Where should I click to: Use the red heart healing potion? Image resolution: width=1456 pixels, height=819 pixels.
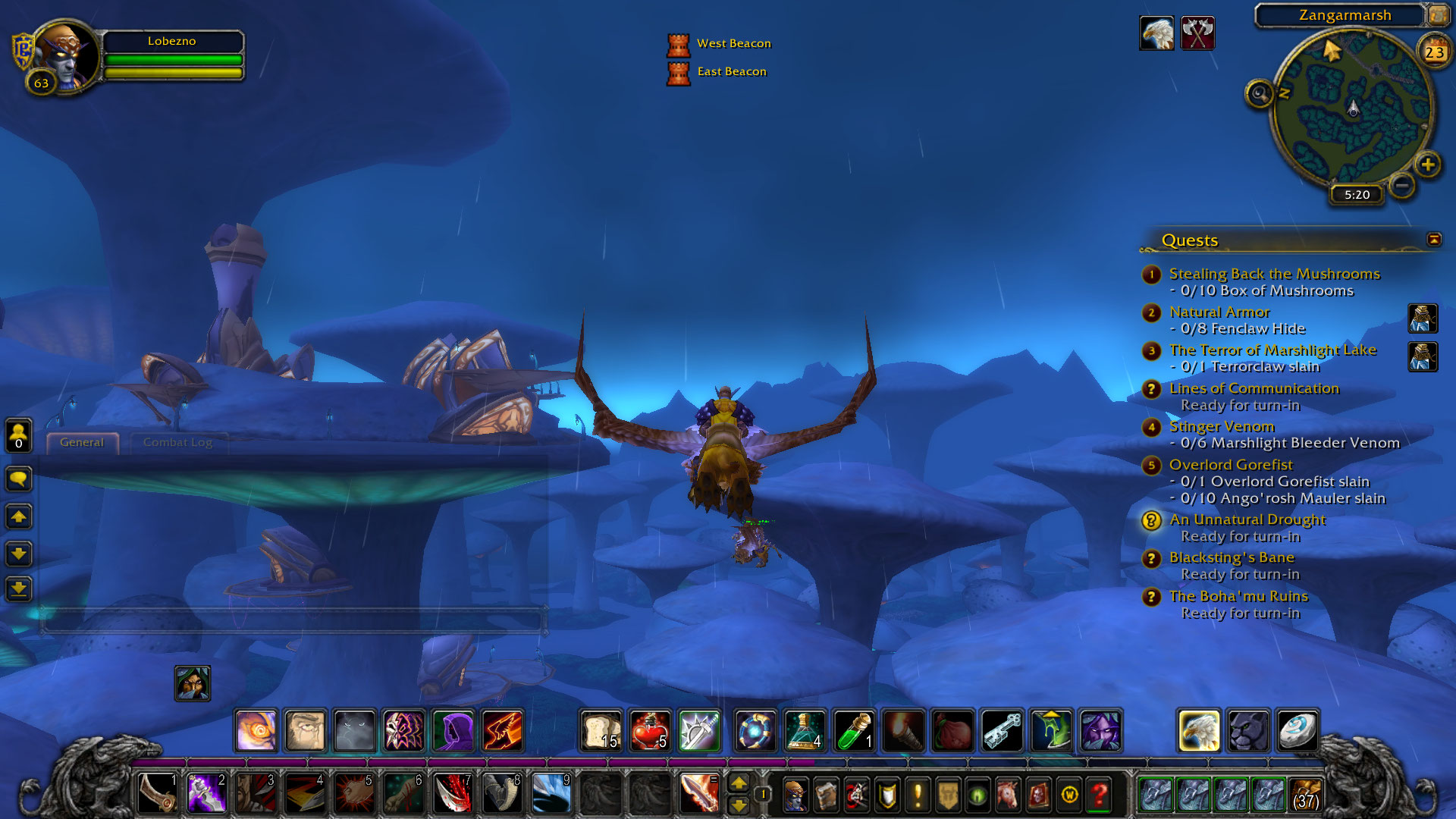650,732
